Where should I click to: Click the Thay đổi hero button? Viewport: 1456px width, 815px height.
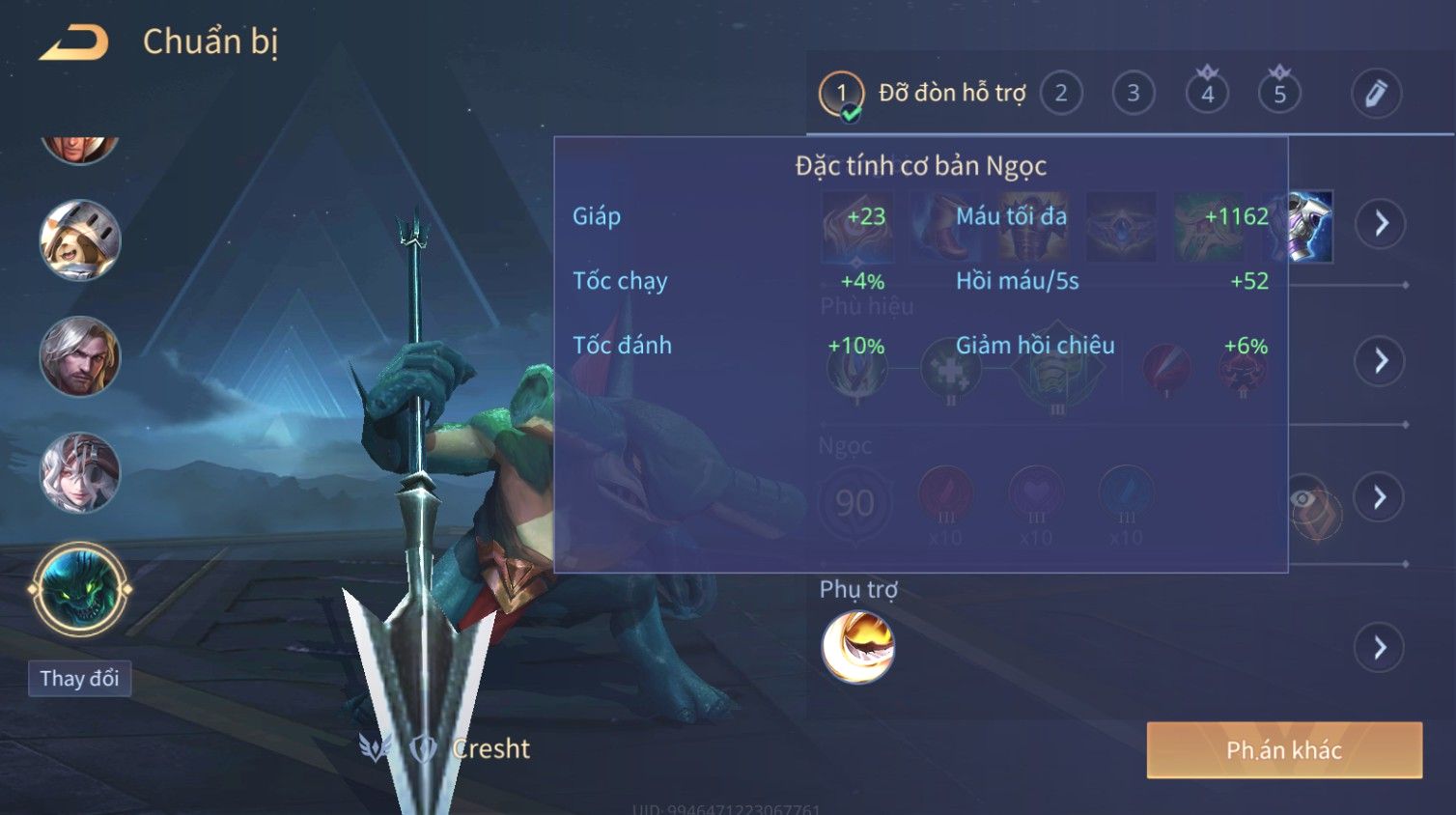pos(79,679)
